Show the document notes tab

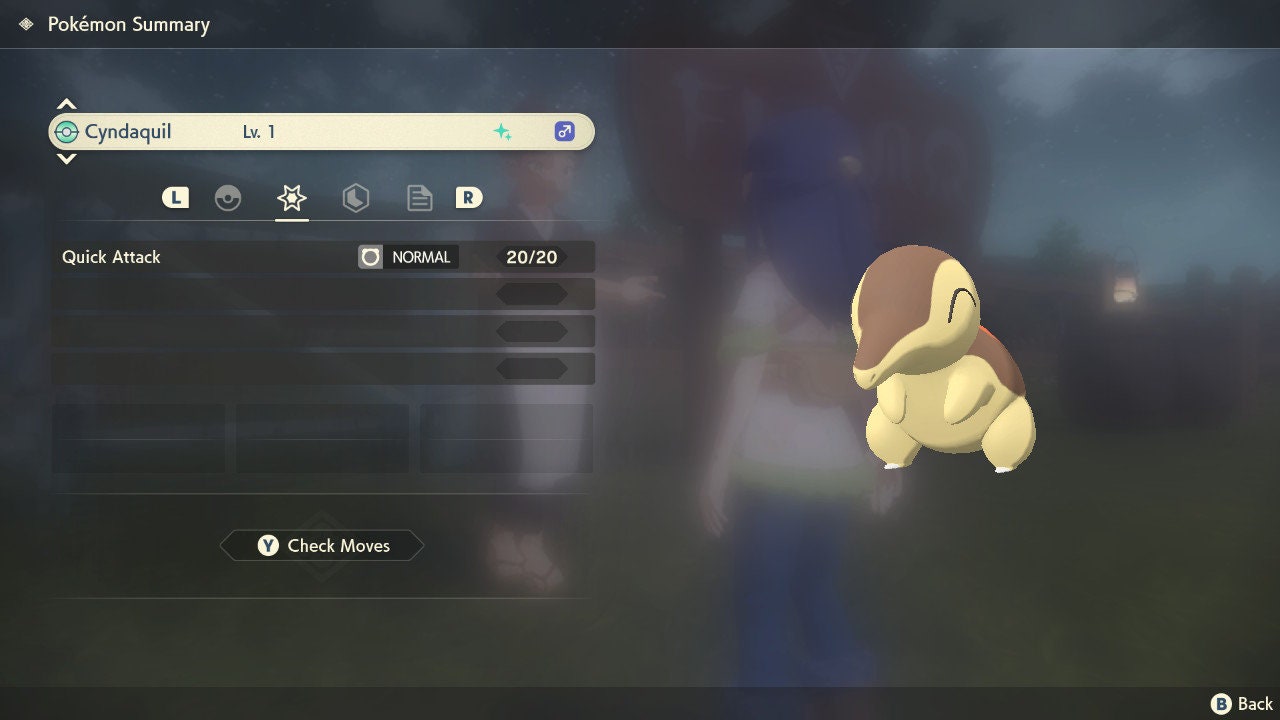pyautogui.click(x=419, y=198)
